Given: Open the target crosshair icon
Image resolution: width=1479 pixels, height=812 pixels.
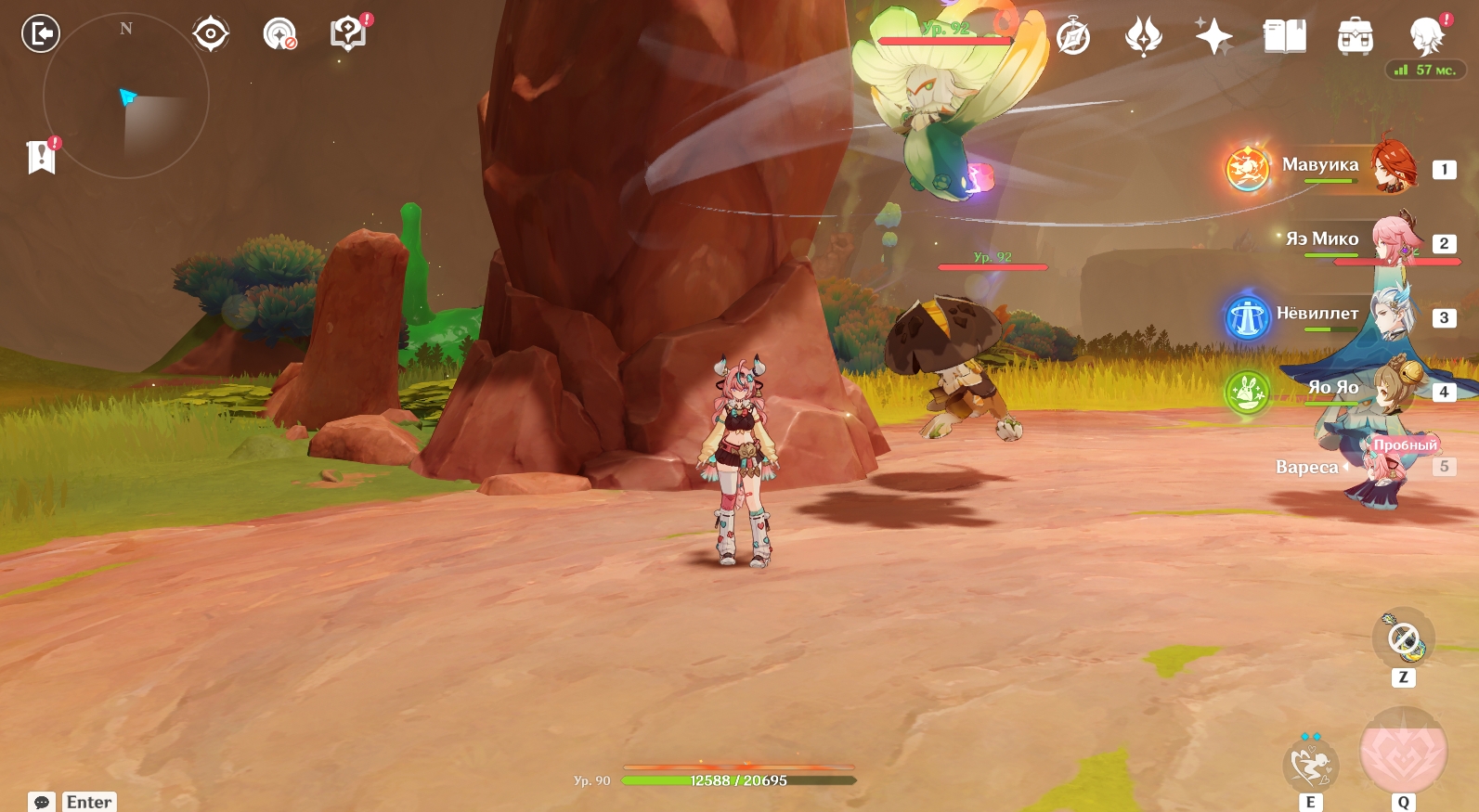Looking at the screenshot, I should point(211,34).
